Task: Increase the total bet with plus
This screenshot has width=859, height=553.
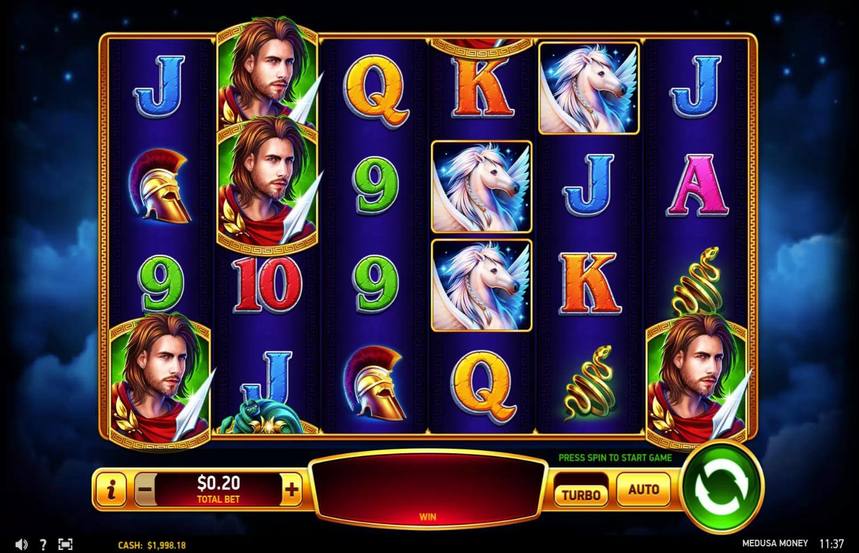Action: [292, 490]
